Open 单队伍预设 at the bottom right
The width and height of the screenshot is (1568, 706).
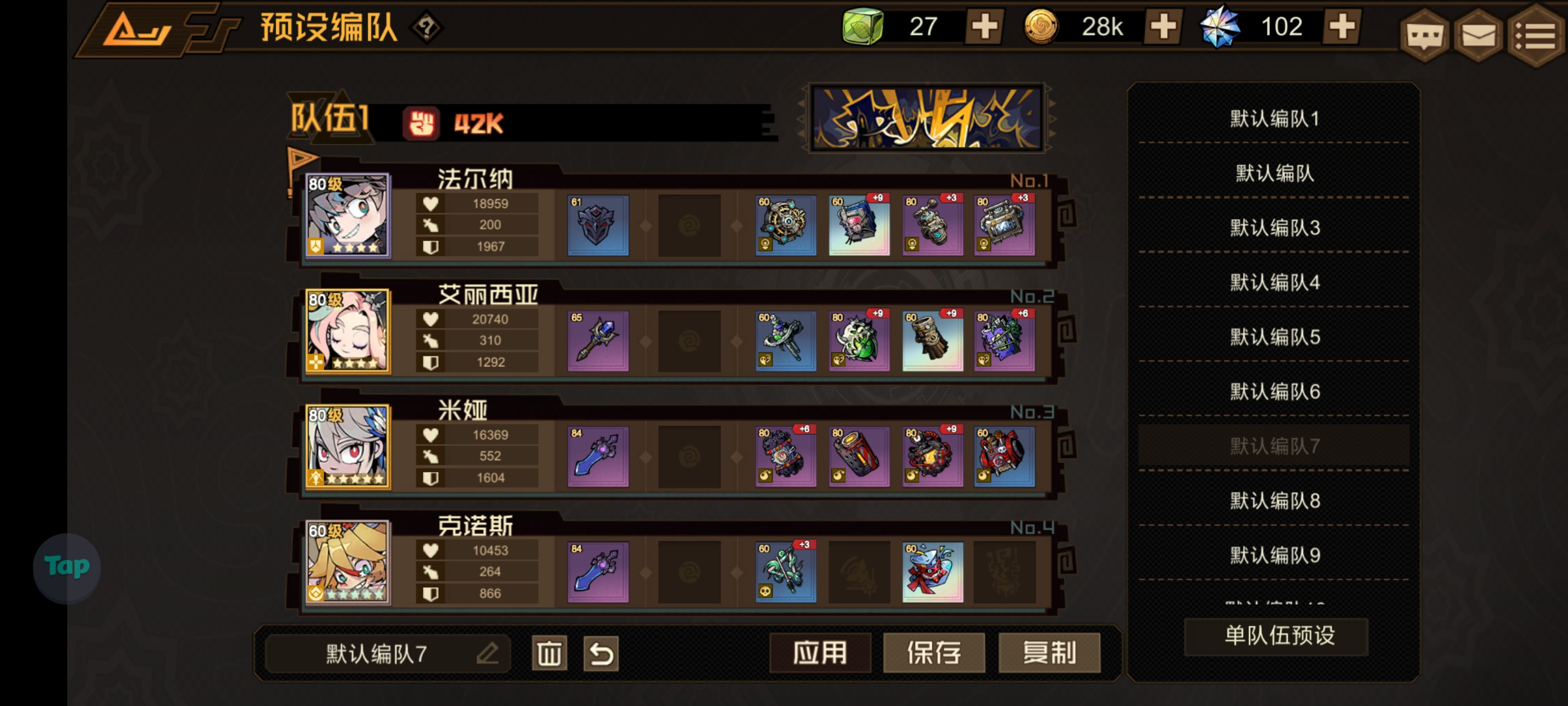[1276, 636]
